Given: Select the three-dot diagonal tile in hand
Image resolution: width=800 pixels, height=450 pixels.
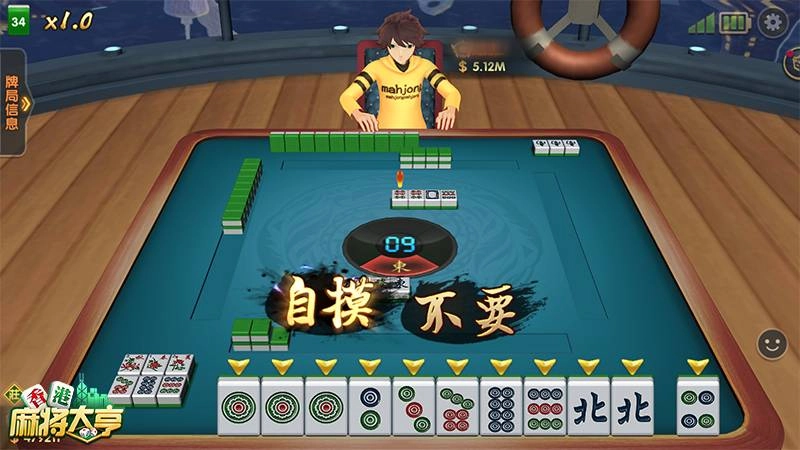Looking at the screenshot, I should point(414,406).
